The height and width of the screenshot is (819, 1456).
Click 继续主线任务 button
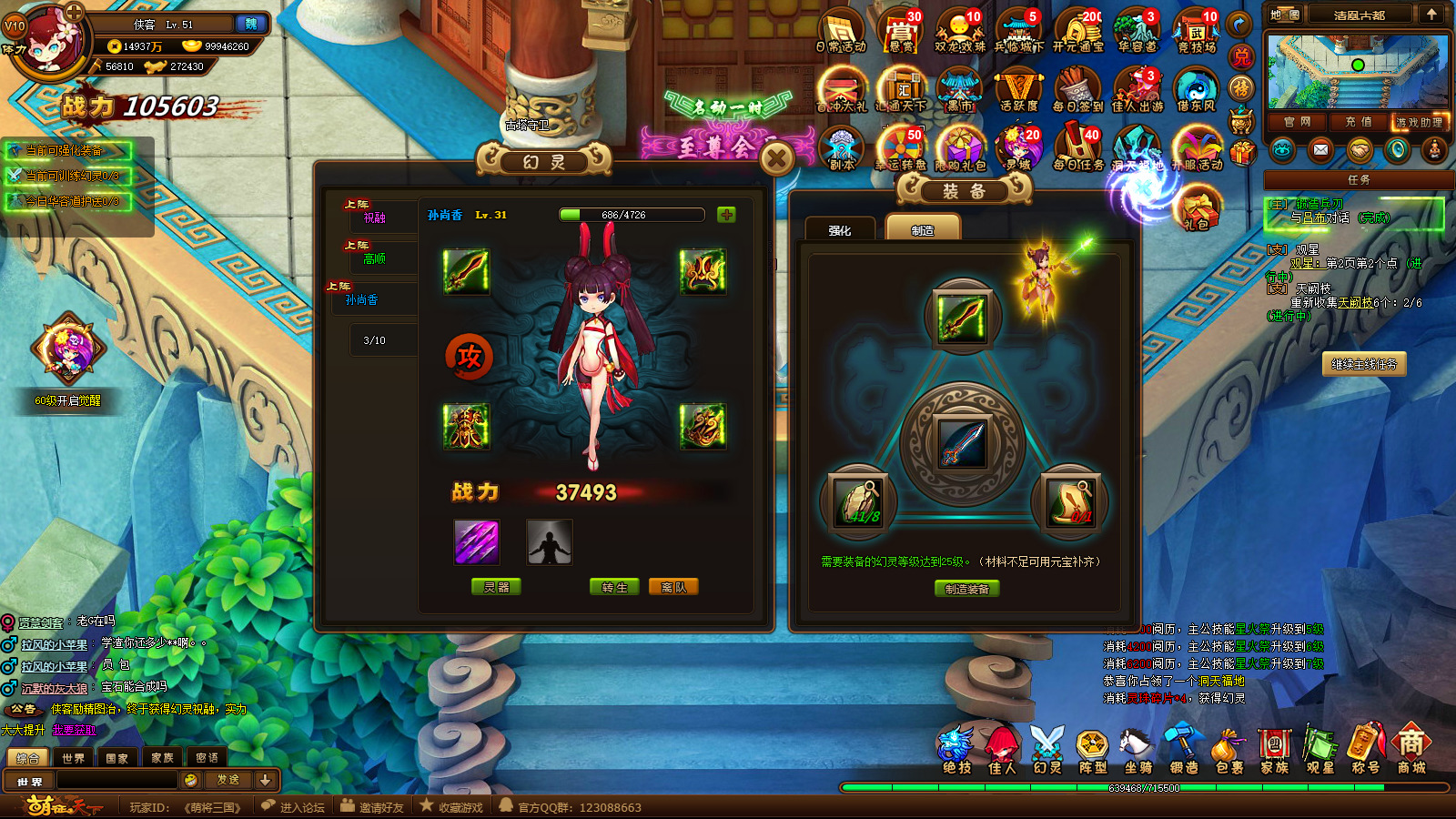coord(1363,364)
